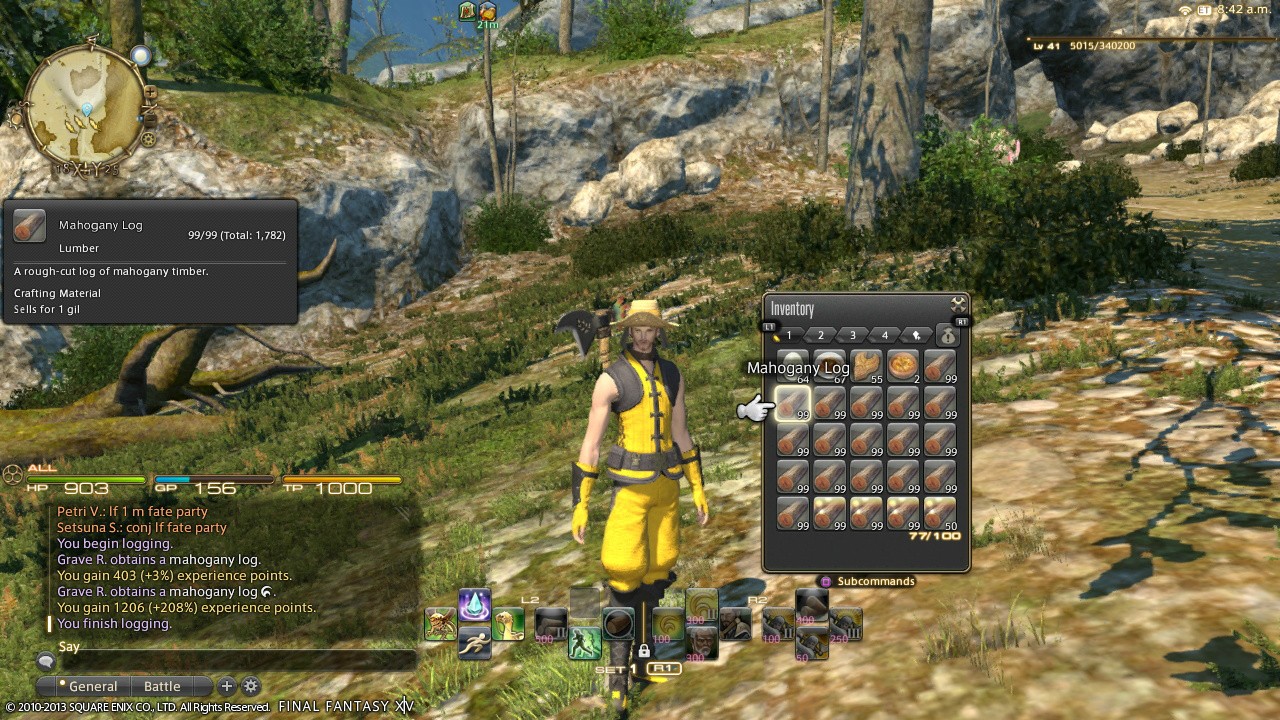Switch to the General chat tab
The height and width of the screenshot is (720, 1280).
click(92, 686)
